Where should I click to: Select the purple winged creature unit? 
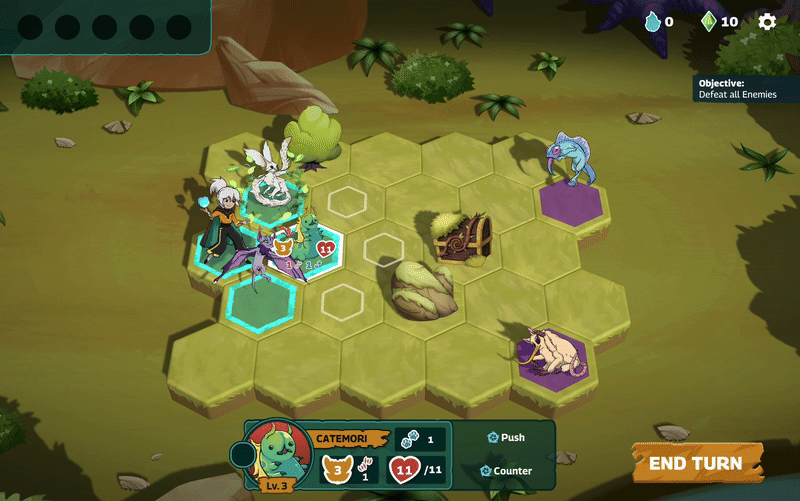click(262, 257)
